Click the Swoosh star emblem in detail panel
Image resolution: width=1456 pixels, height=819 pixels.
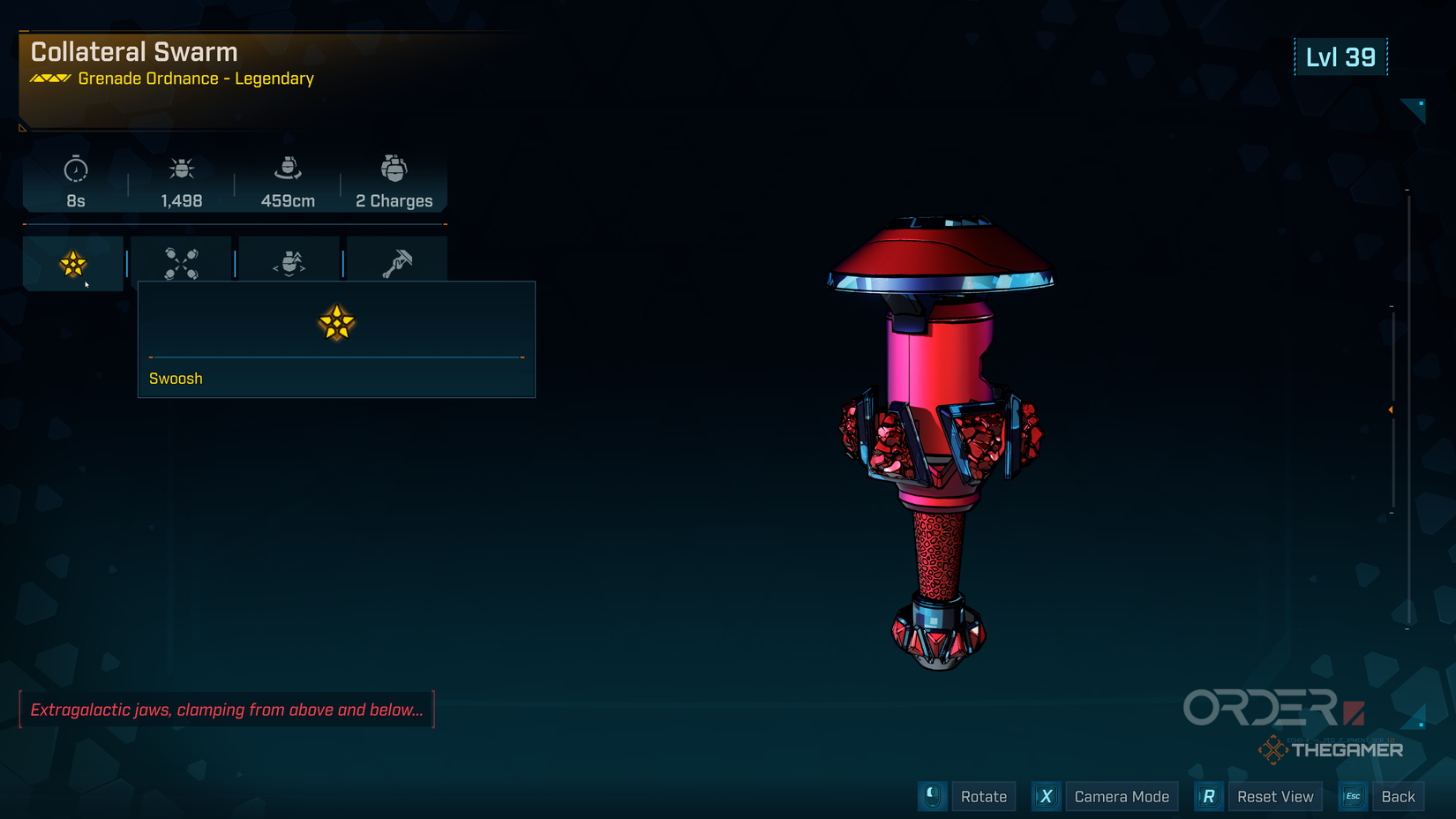[336, 323]
